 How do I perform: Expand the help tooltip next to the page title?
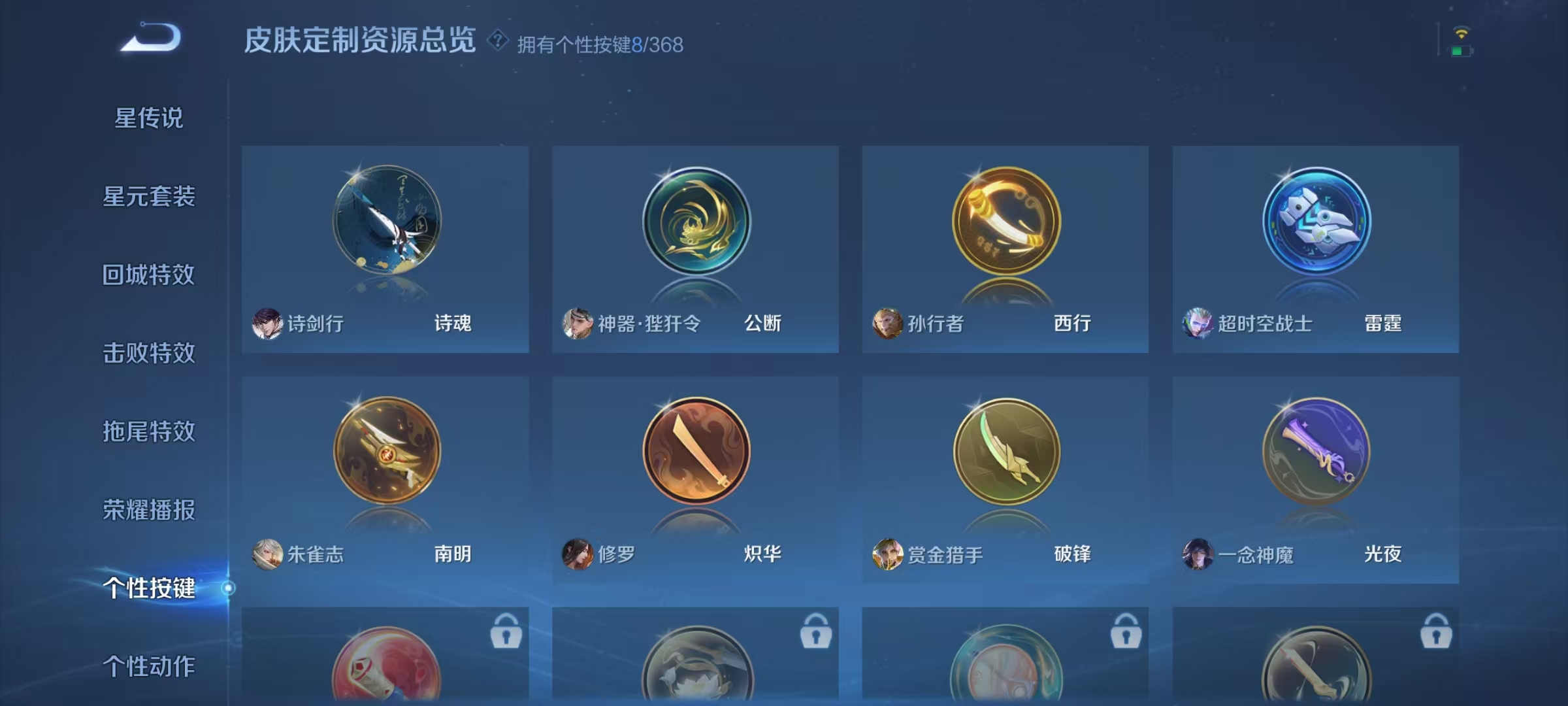(498, 41)
